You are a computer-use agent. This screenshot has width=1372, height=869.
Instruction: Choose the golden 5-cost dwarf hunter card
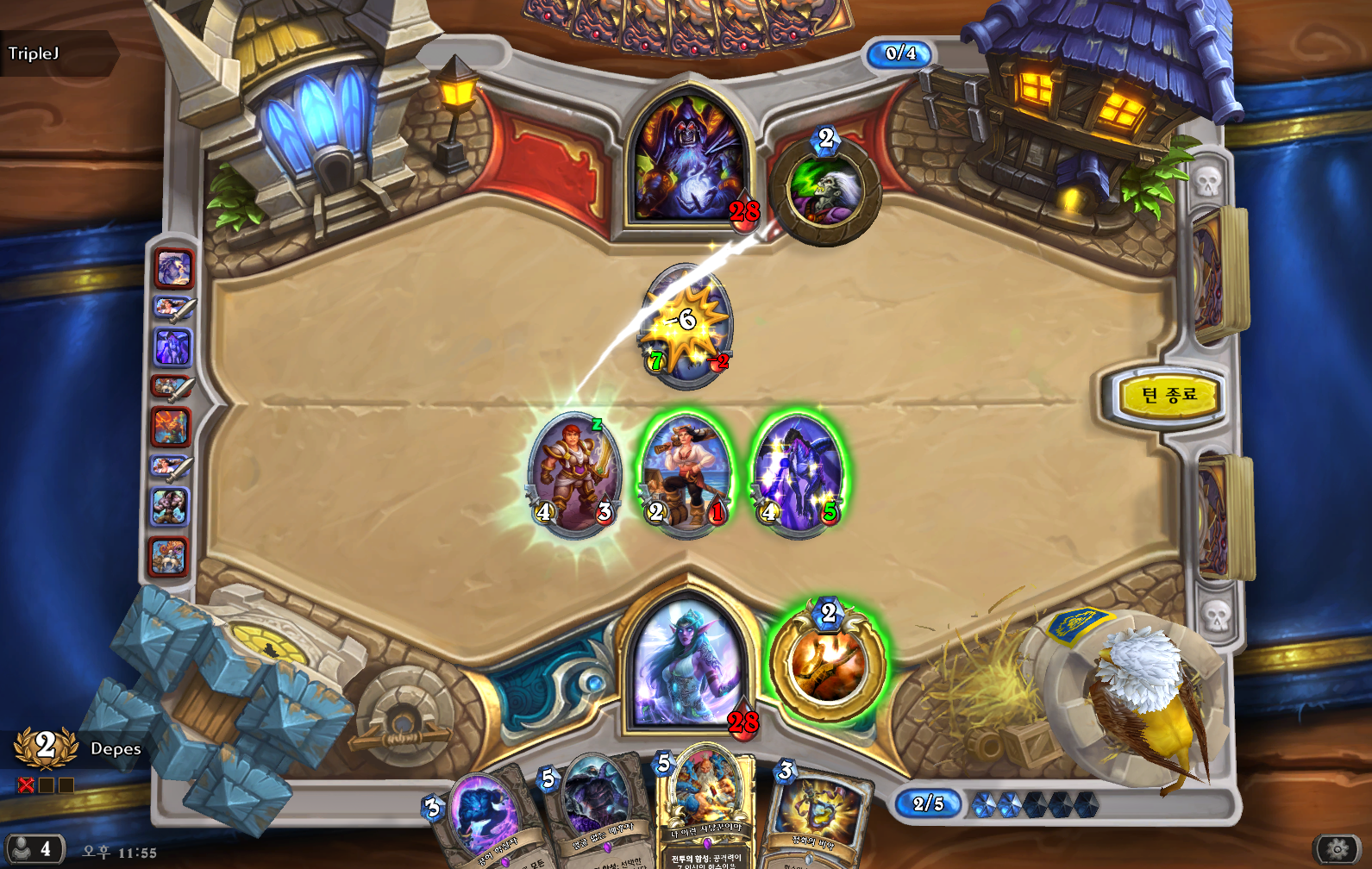(705, 810)
